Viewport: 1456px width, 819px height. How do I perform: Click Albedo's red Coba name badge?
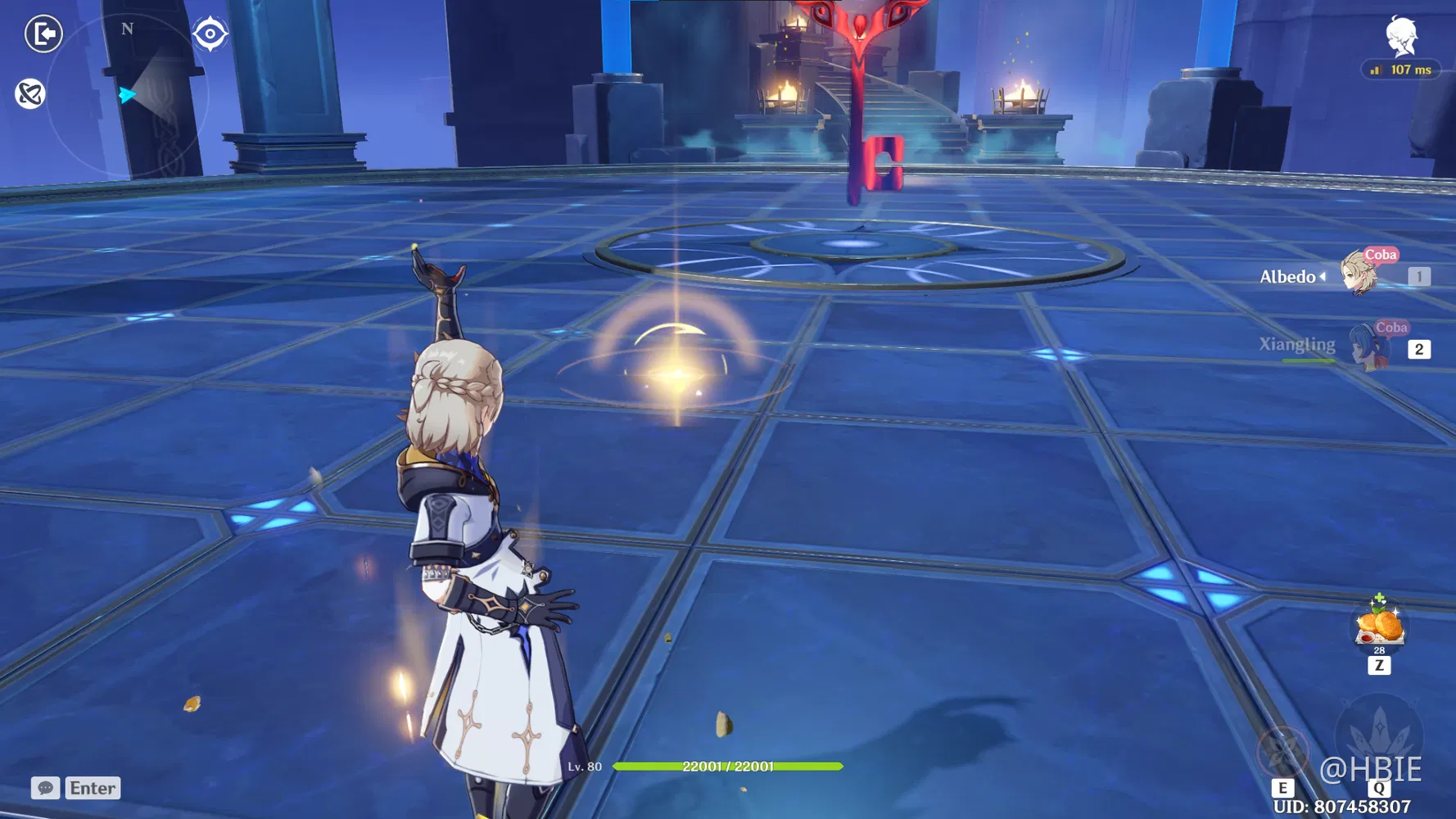click(1381, 255)
